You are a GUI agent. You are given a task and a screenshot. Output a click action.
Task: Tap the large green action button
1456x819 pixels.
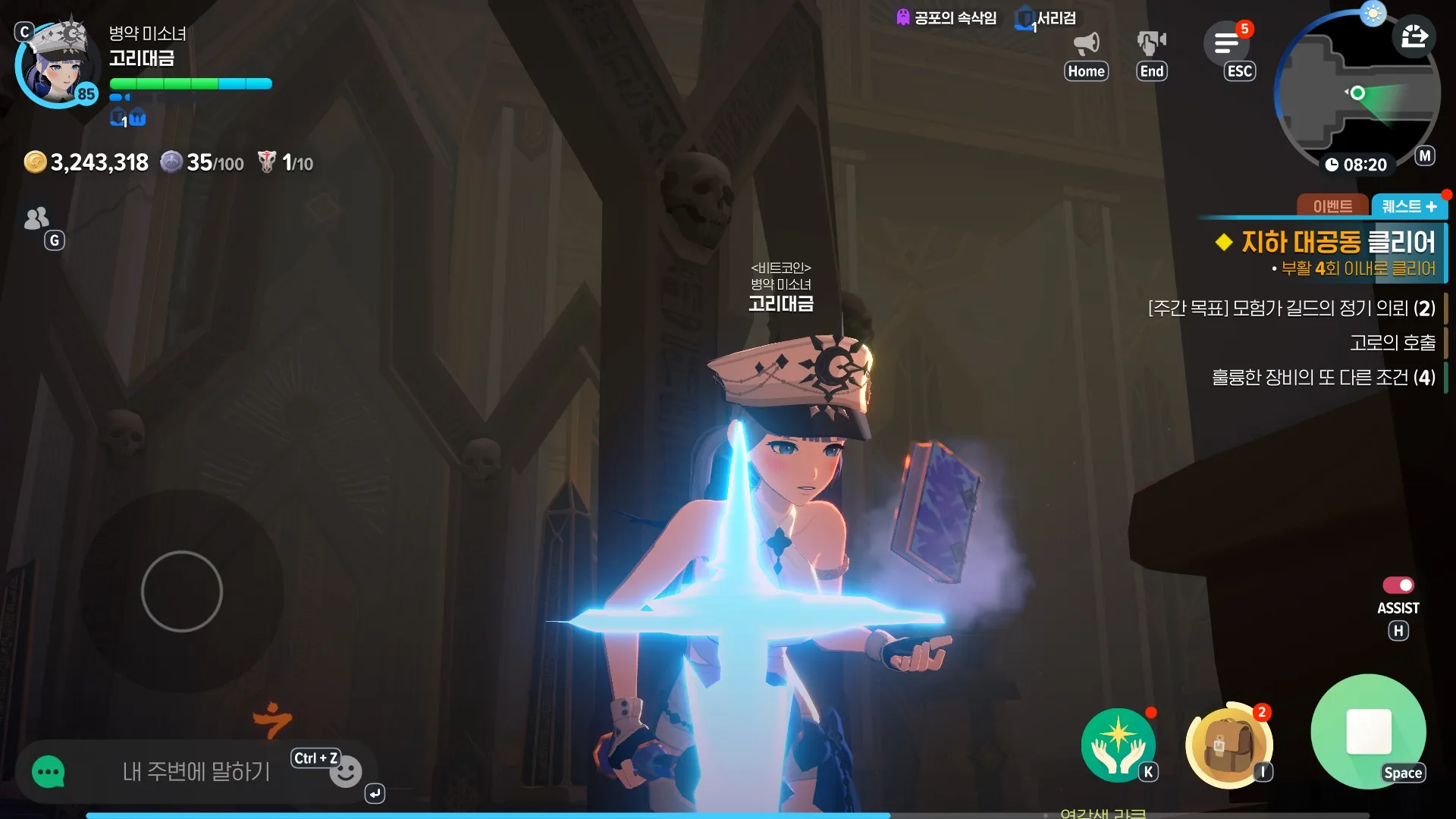pos(1368,732)
